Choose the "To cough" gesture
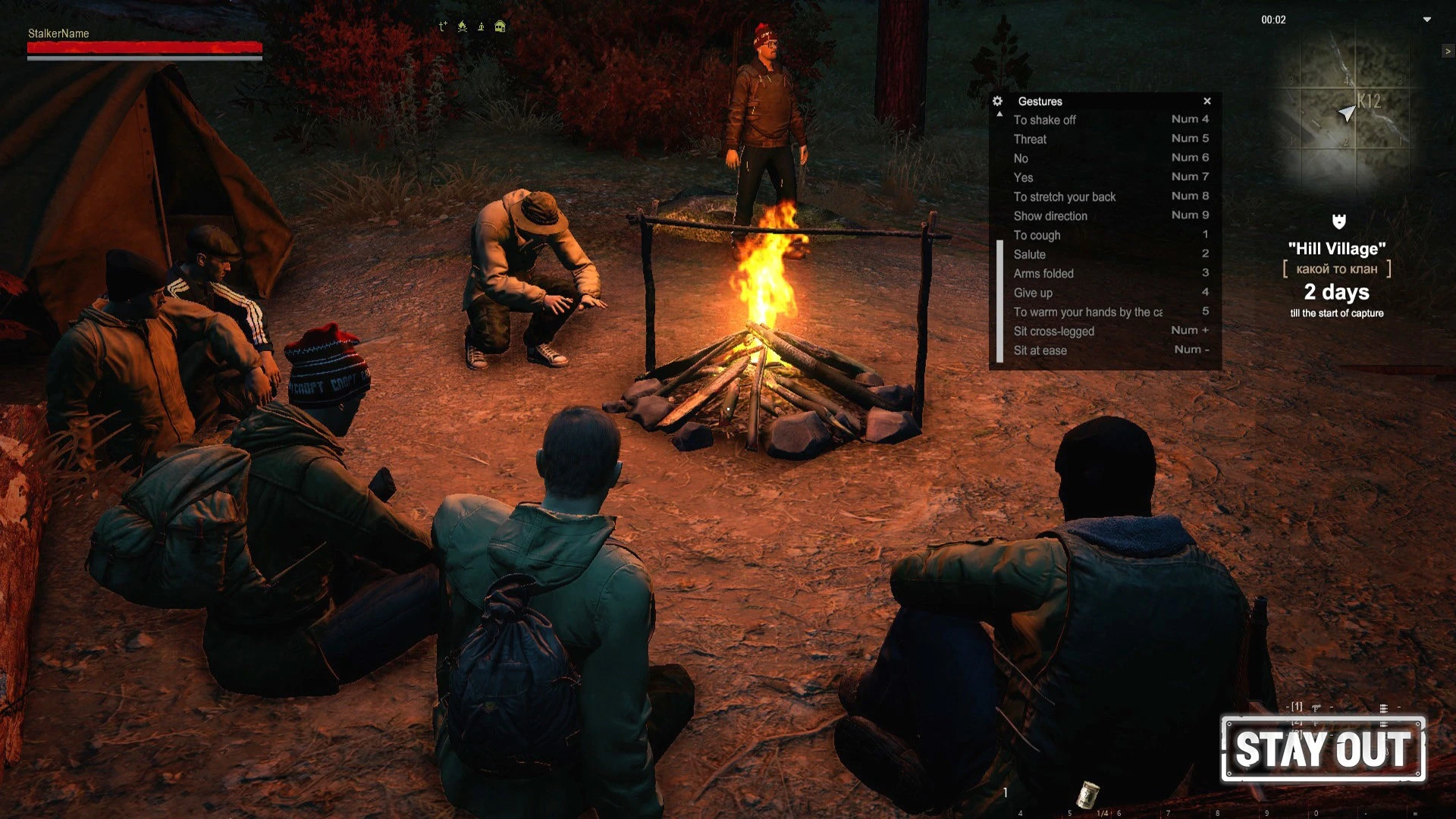Image resolution: width=1456 pixels, height=819 pixels. 1037,235
